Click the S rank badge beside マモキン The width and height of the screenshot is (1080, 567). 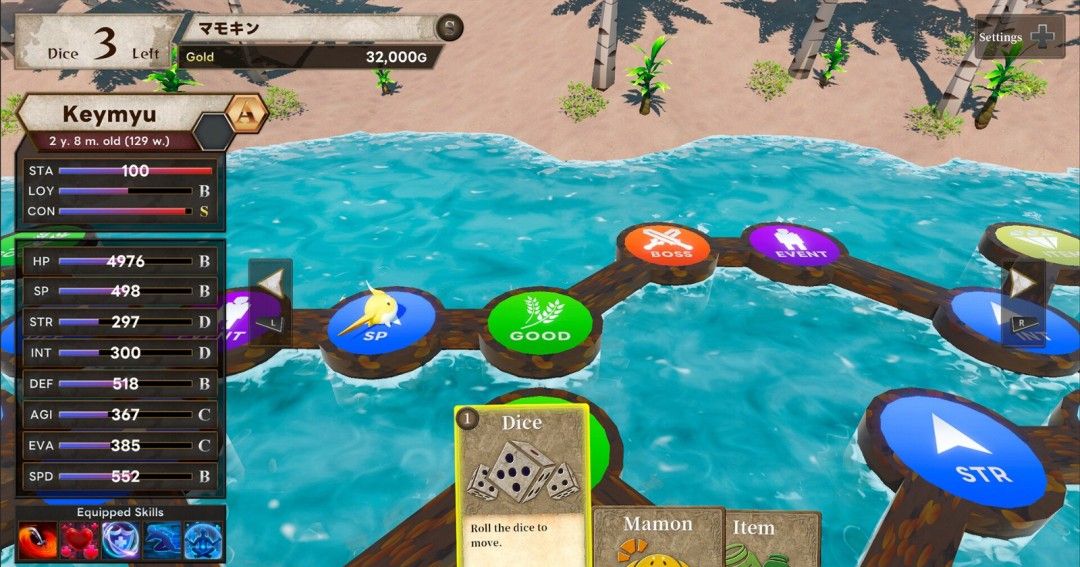[x=451, y=27]
